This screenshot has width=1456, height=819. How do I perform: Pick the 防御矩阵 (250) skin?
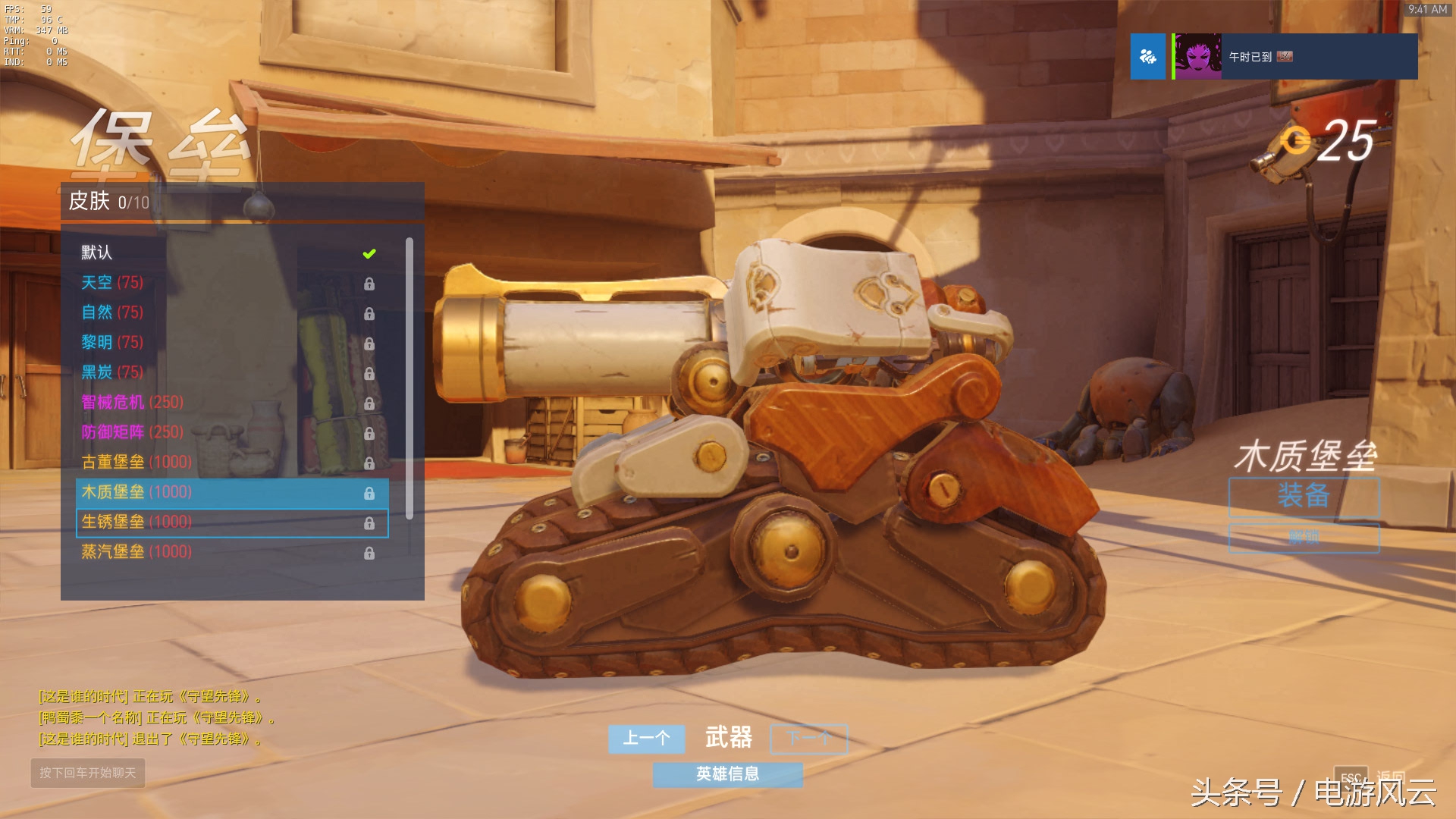pos(227,432)
